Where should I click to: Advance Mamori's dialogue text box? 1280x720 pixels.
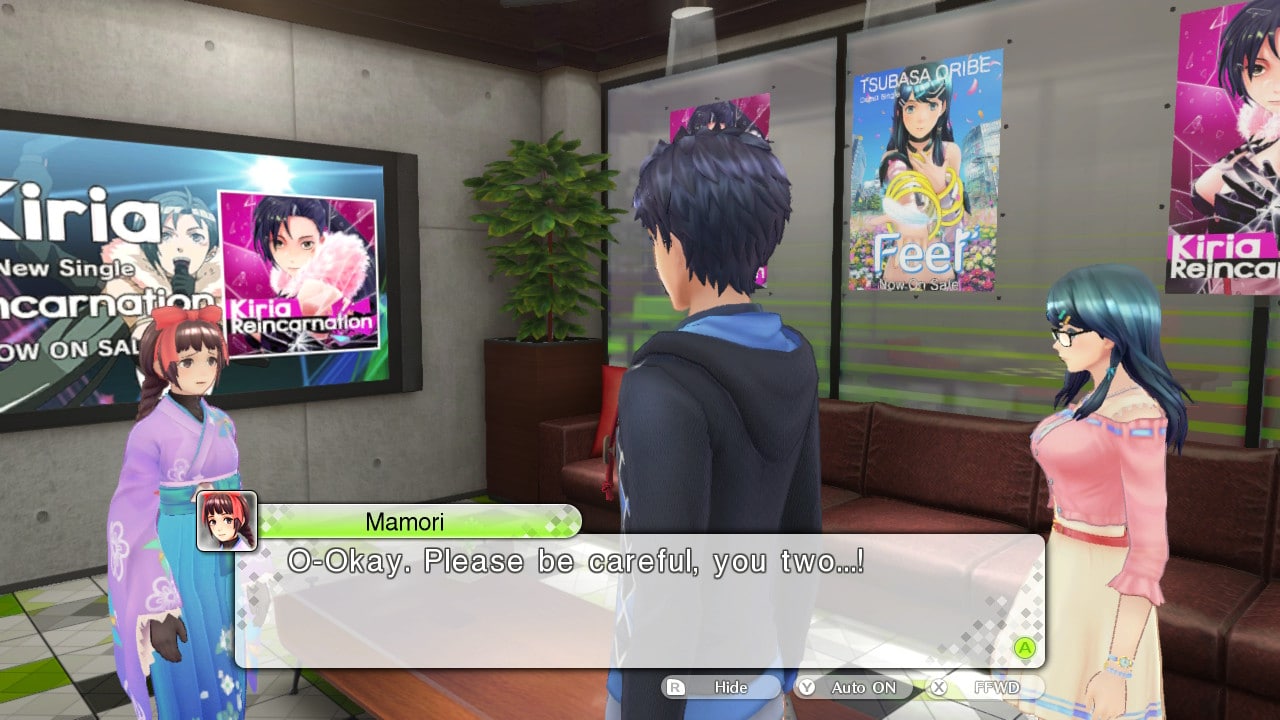[1023, 648]
